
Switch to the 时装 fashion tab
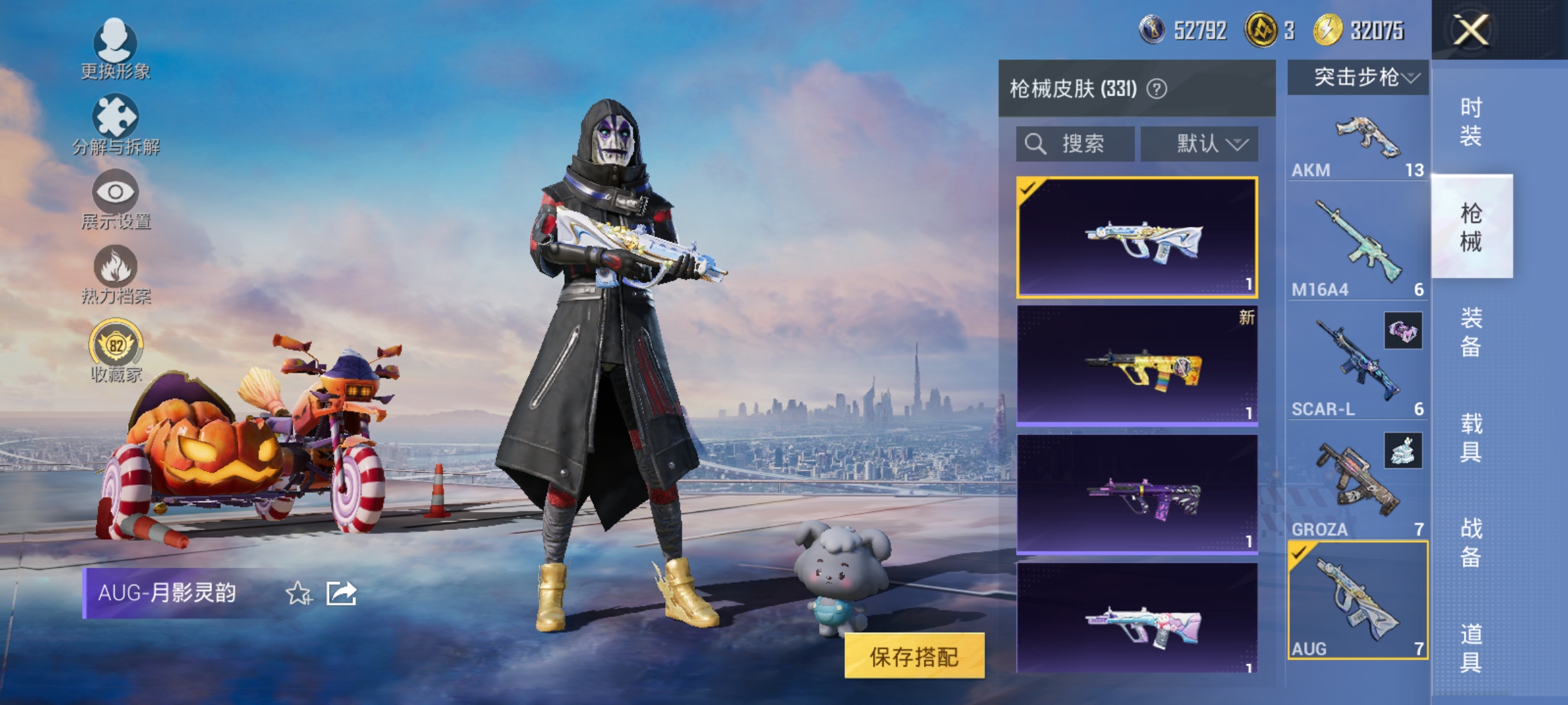1472,120
